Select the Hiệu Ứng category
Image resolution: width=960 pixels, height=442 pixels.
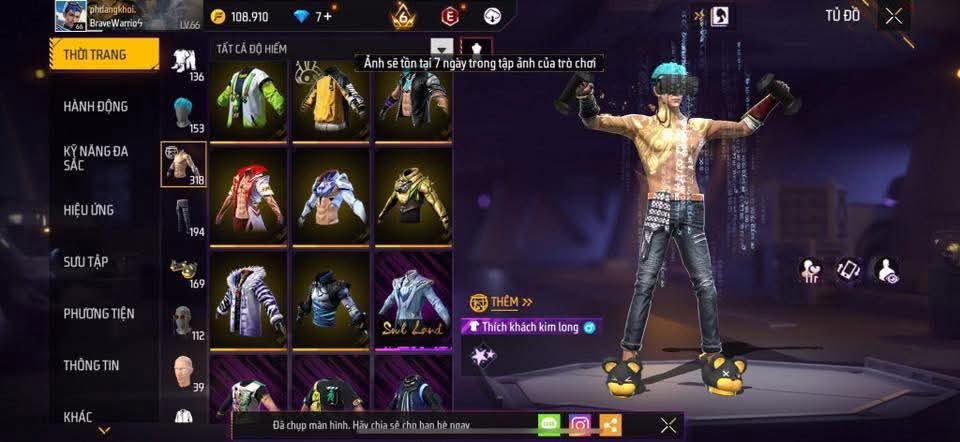[x=90, y=210]
